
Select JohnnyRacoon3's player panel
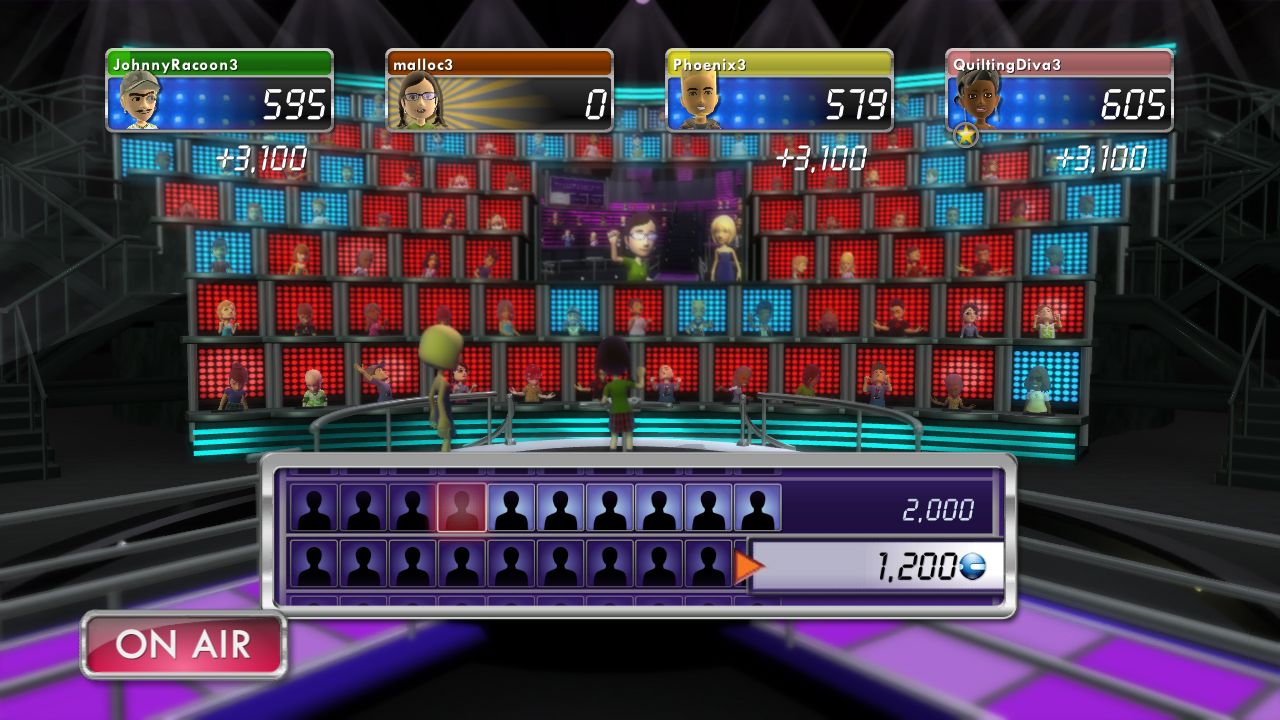219,90
